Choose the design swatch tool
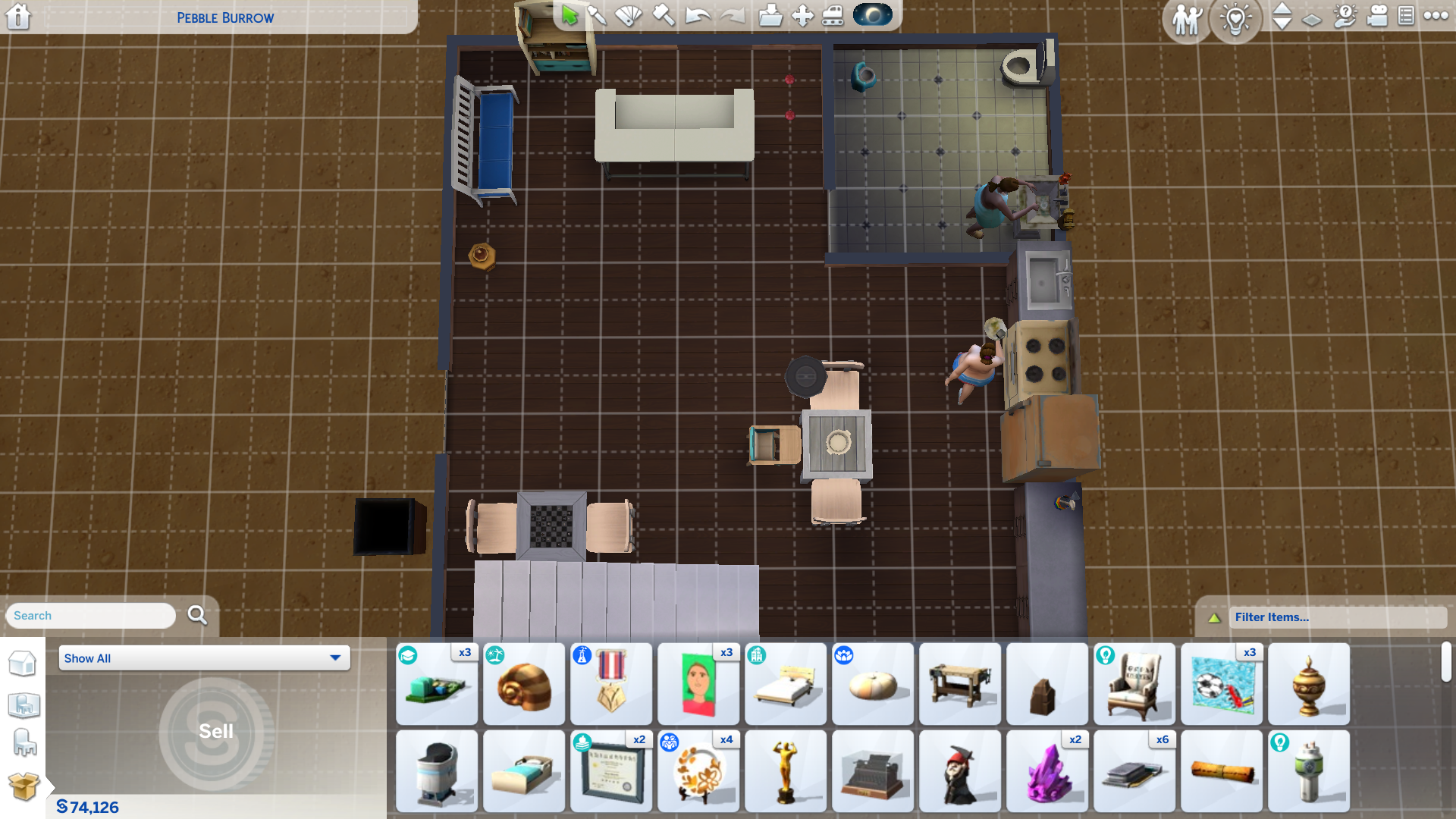 629,15
